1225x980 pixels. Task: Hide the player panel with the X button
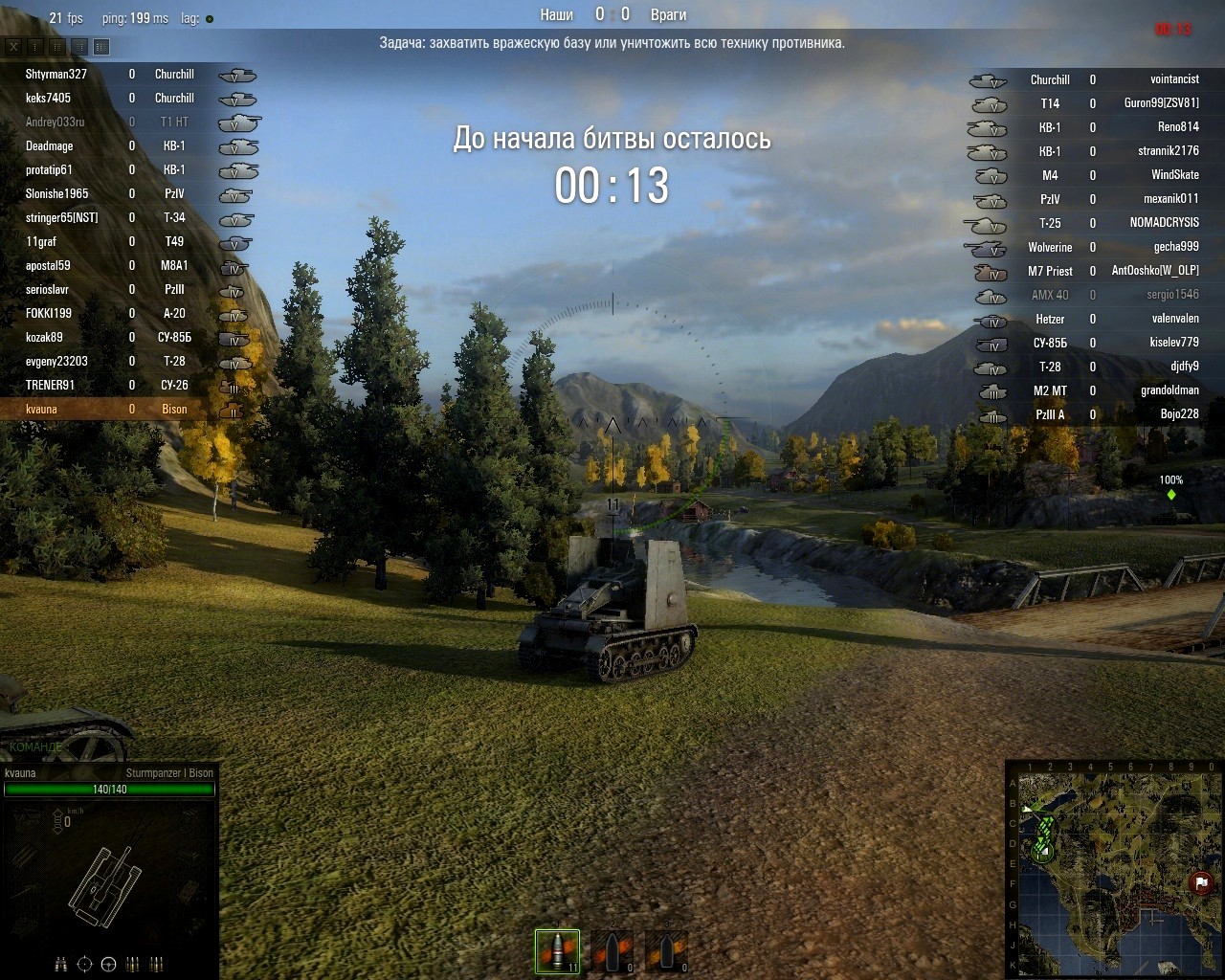point(13,46)
